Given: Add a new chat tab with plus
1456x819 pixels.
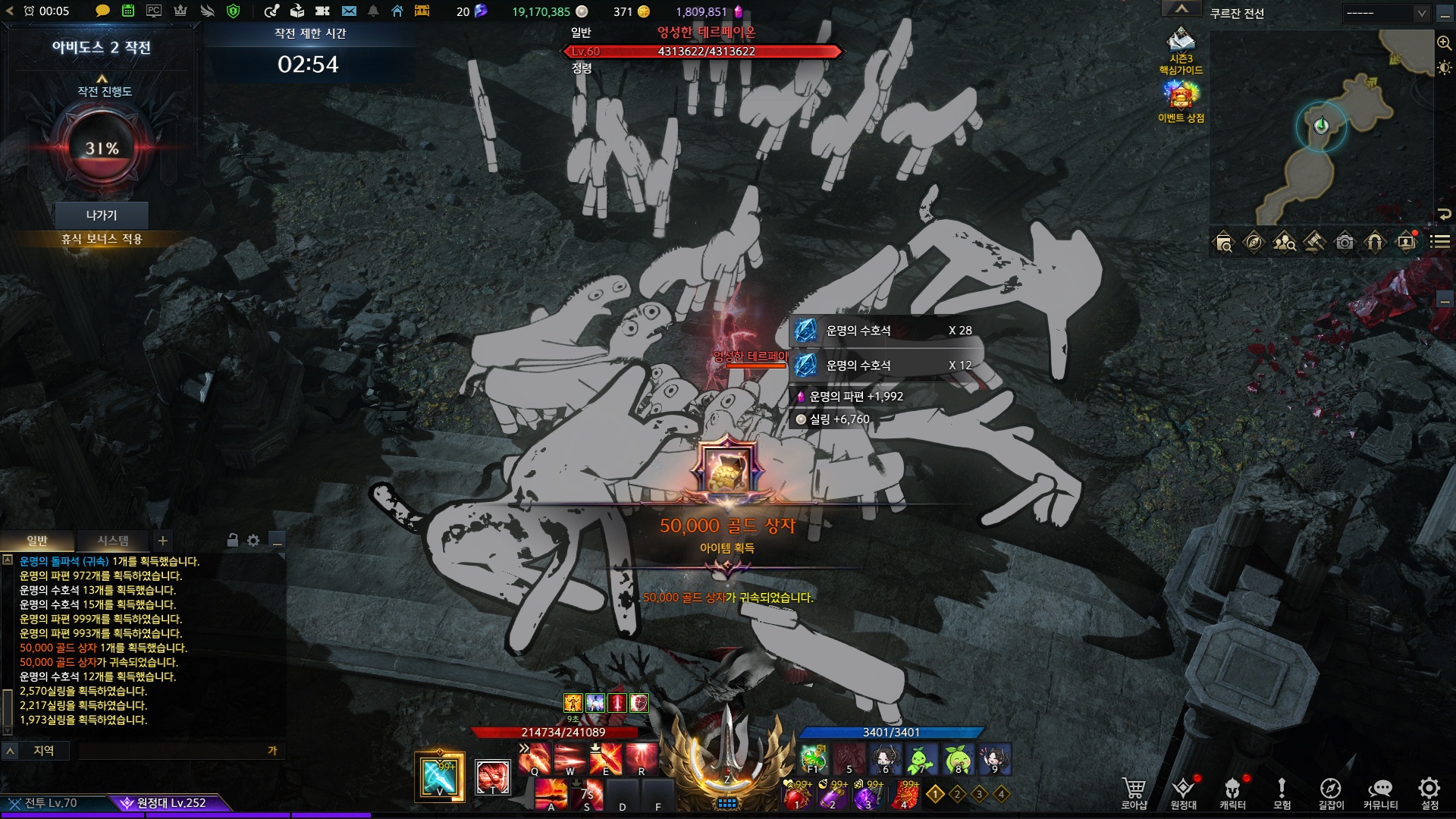Looking at the screenshot, I should click(x=162, y=541).
